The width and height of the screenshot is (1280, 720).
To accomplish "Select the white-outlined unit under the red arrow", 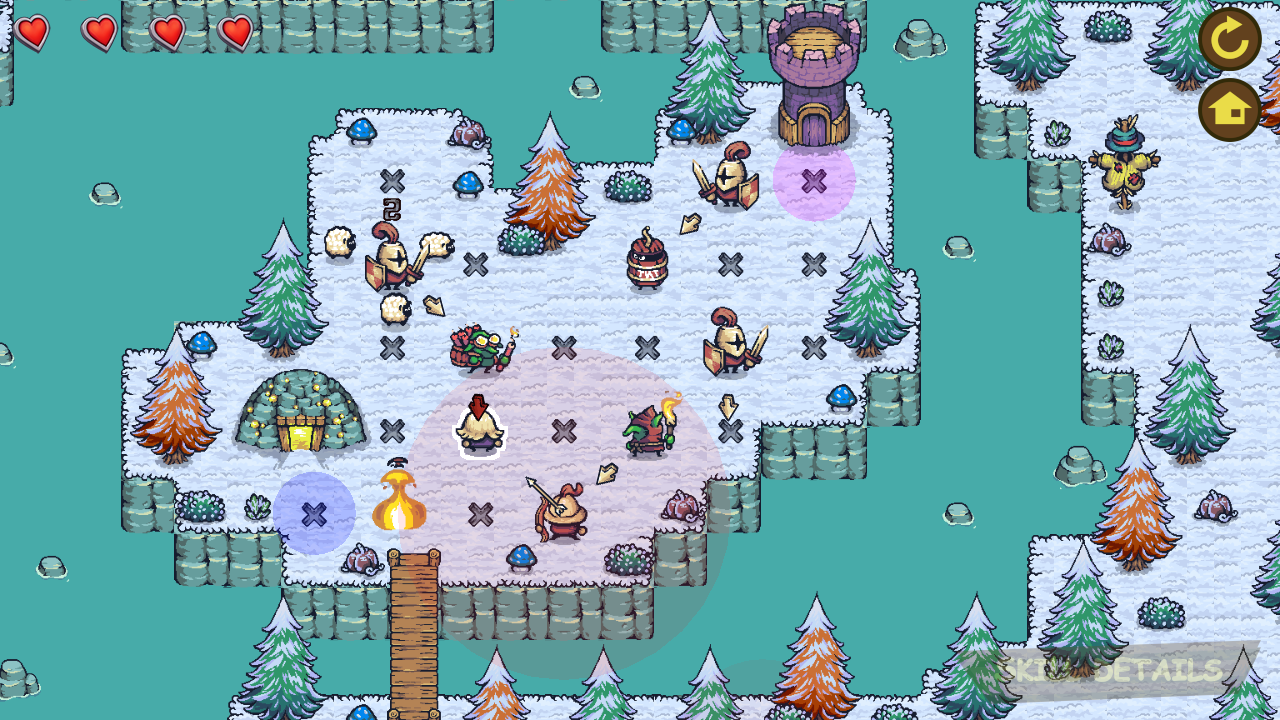I will point(479,430).
